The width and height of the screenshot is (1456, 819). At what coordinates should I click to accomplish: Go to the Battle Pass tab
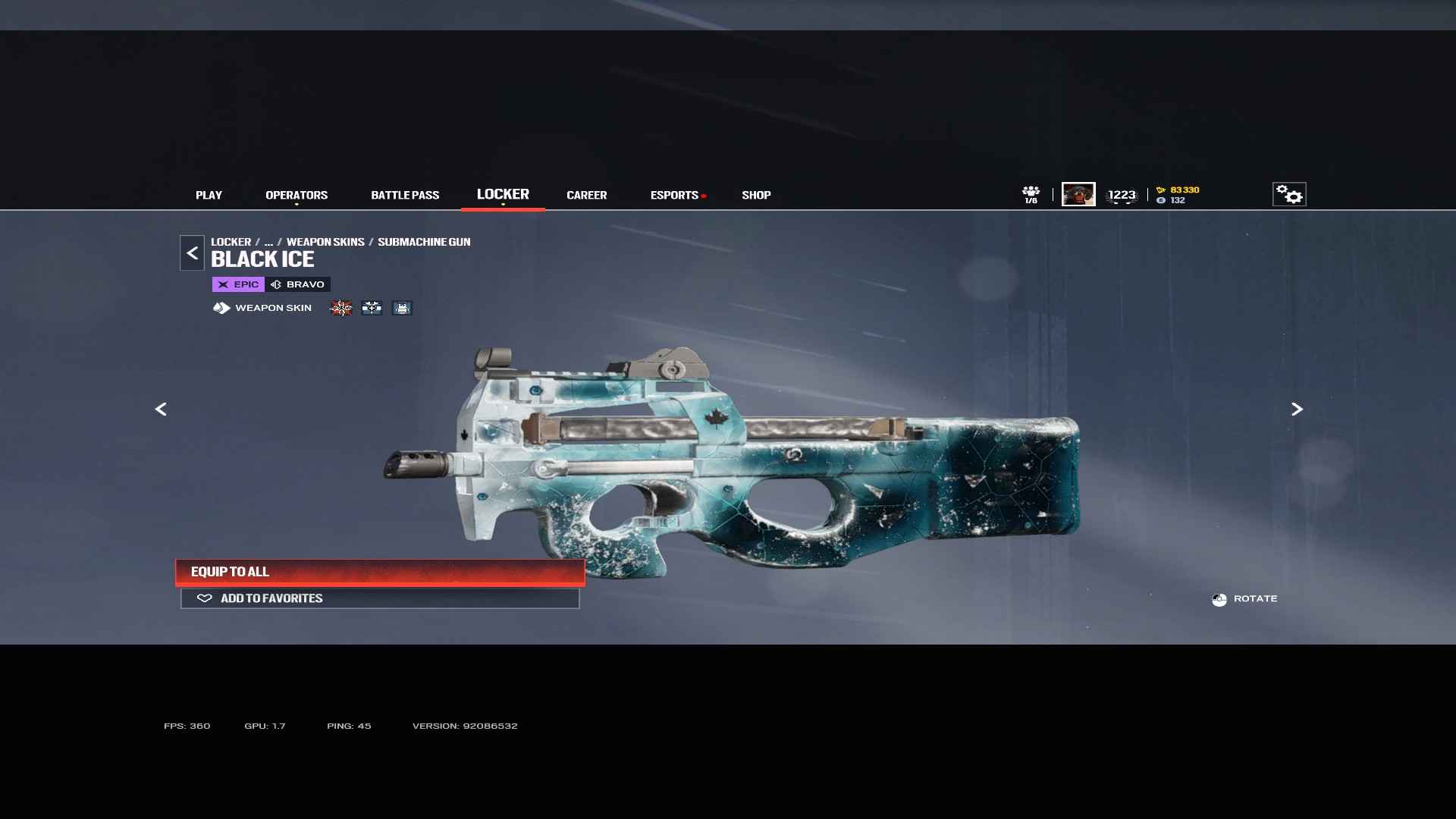[x=405, y=195]
